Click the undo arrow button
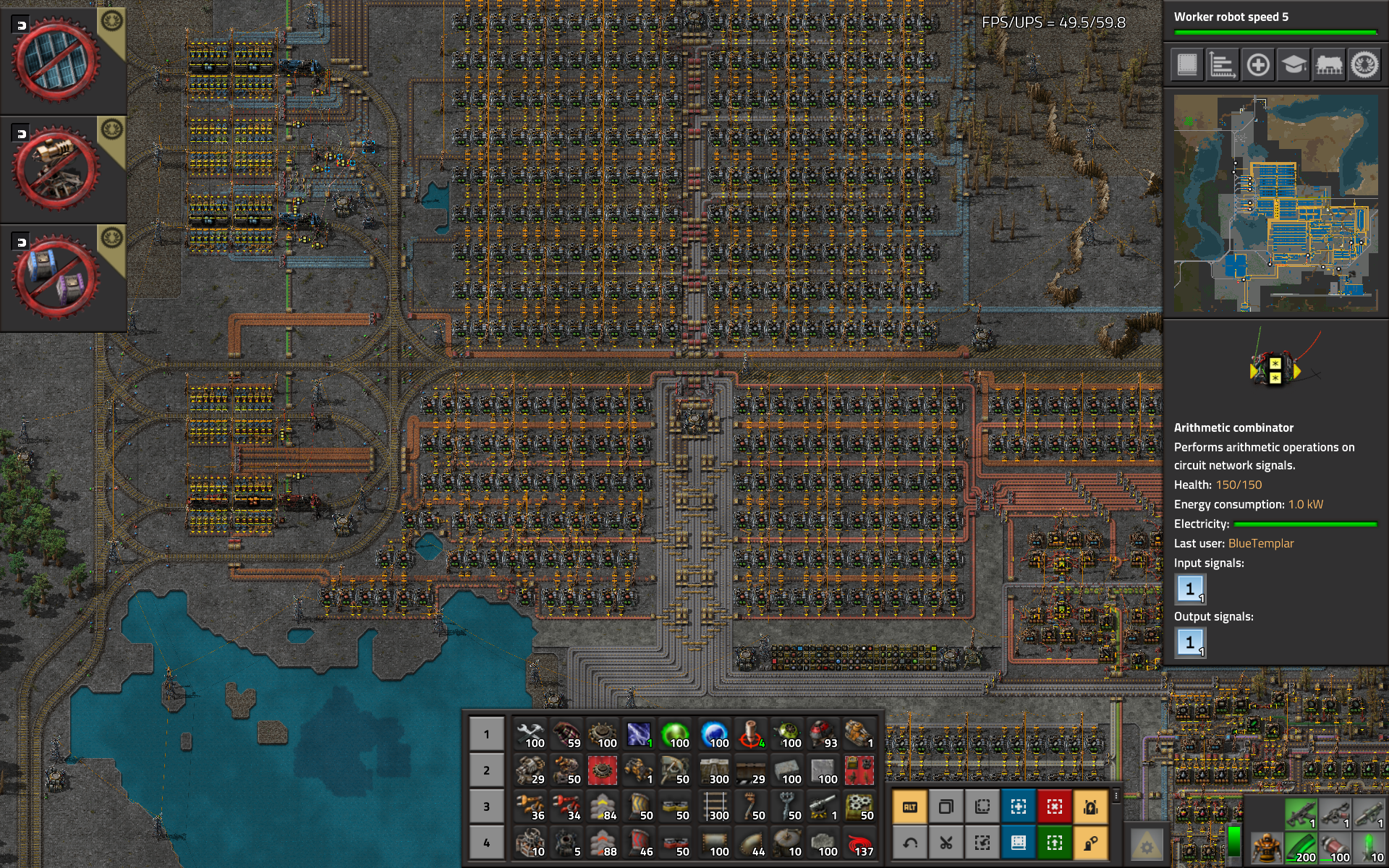The height and width of the screenshot is (868, 1389). pos(909,843)
